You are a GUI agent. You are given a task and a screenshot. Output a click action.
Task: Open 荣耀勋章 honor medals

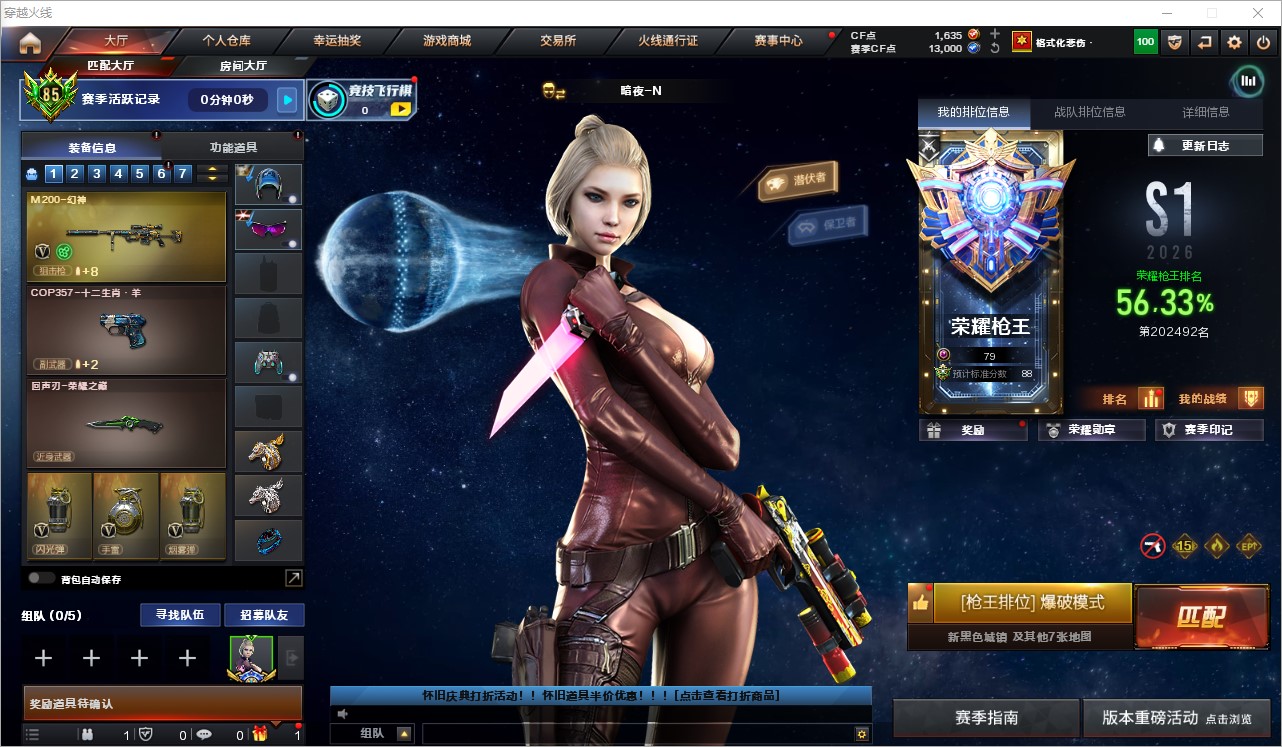1091,430
